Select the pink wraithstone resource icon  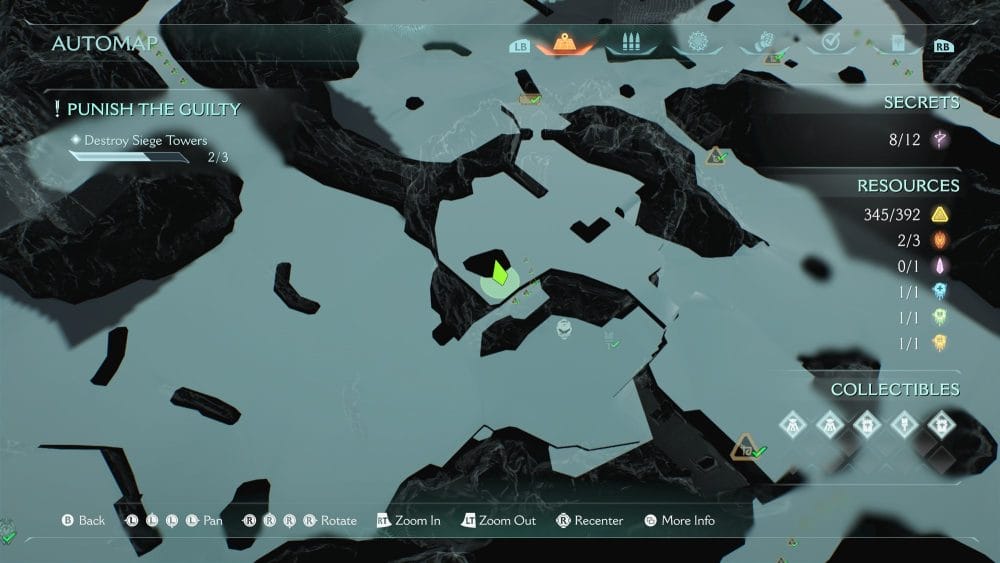[x=939, y=266]
